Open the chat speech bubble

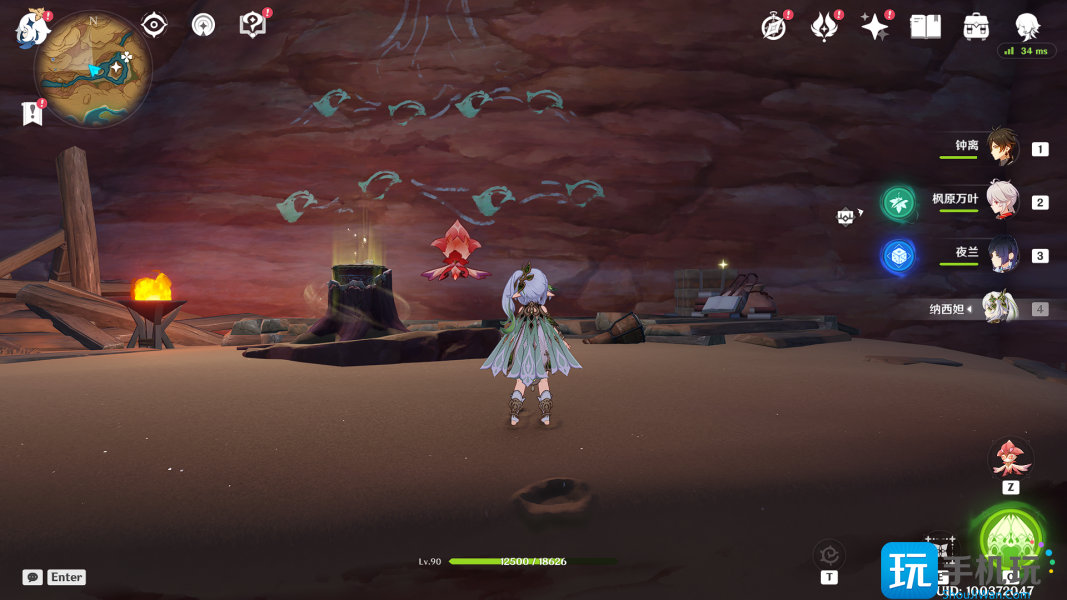(33, 577)
